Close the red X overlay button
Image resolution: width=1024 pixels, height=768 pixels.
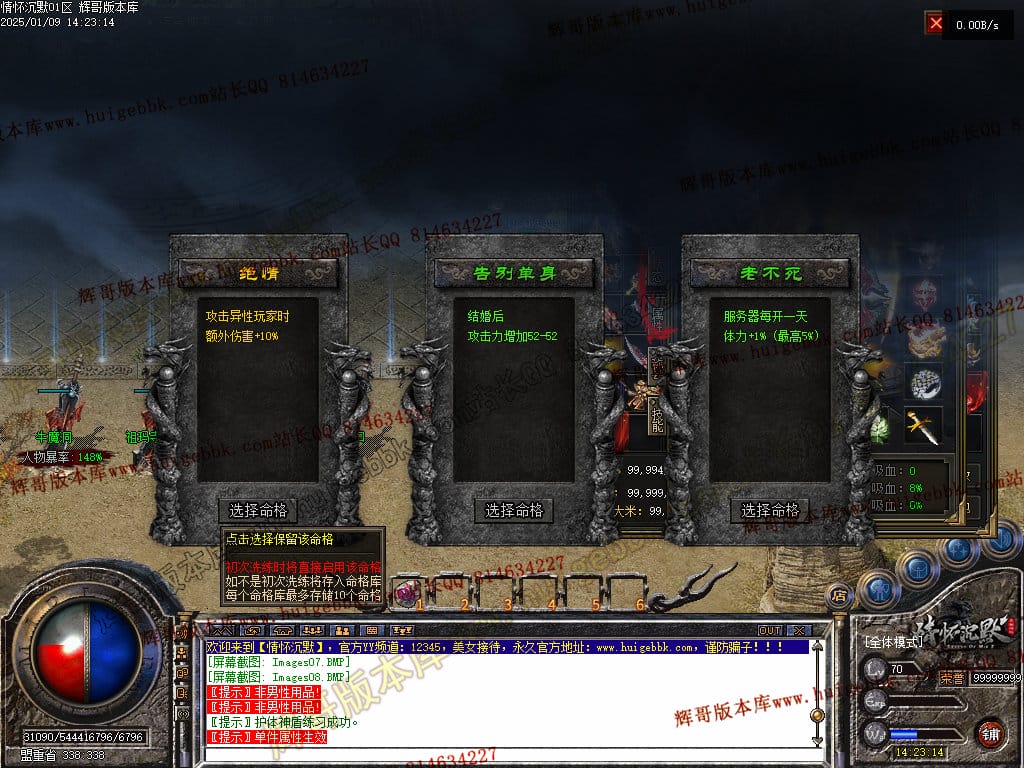coord(935,24)
